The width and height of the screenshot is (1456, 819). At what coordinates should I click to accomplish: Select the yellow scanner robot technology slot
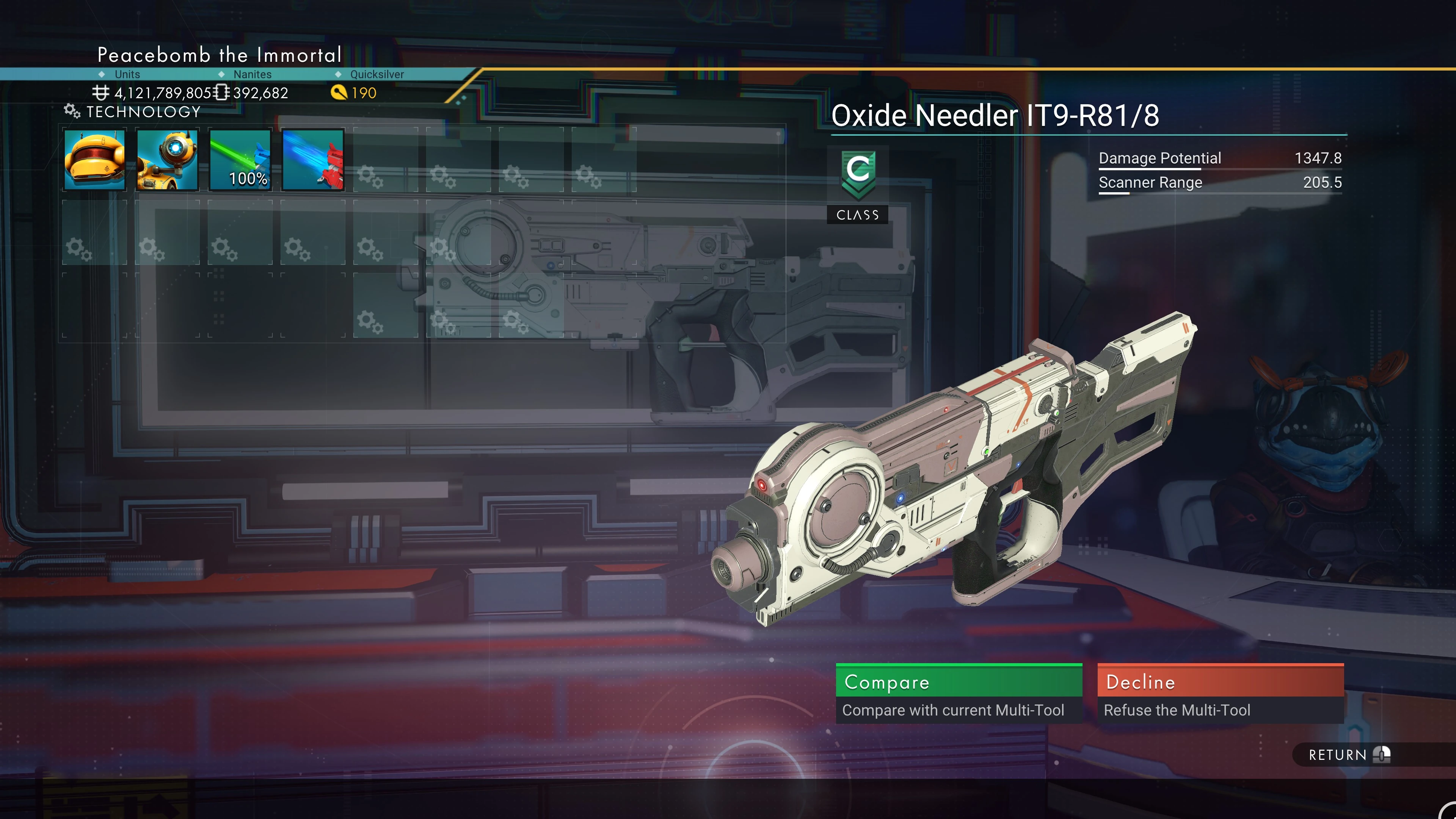(x=167, y=160)
